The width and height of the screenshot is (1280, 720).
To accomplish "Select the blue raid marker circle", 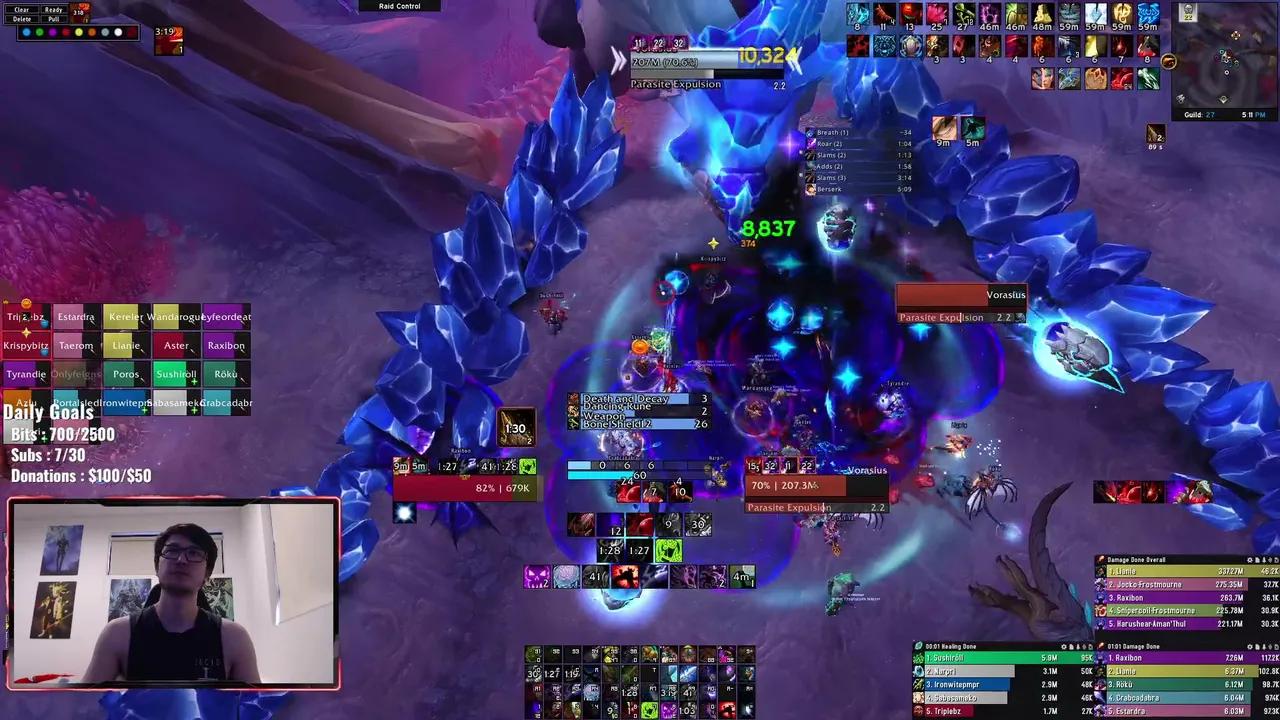I will 27,32.
